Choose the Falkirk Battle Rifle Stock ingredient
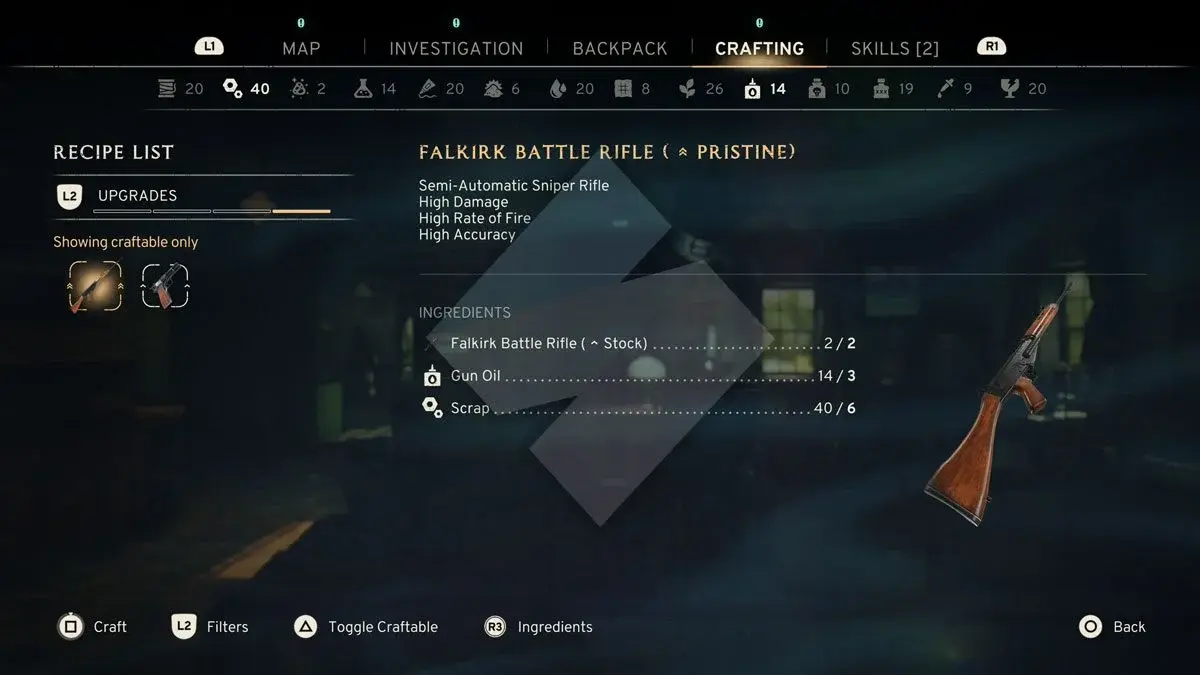Viewport: 1200px width, 675px height. tap(640, 343)
